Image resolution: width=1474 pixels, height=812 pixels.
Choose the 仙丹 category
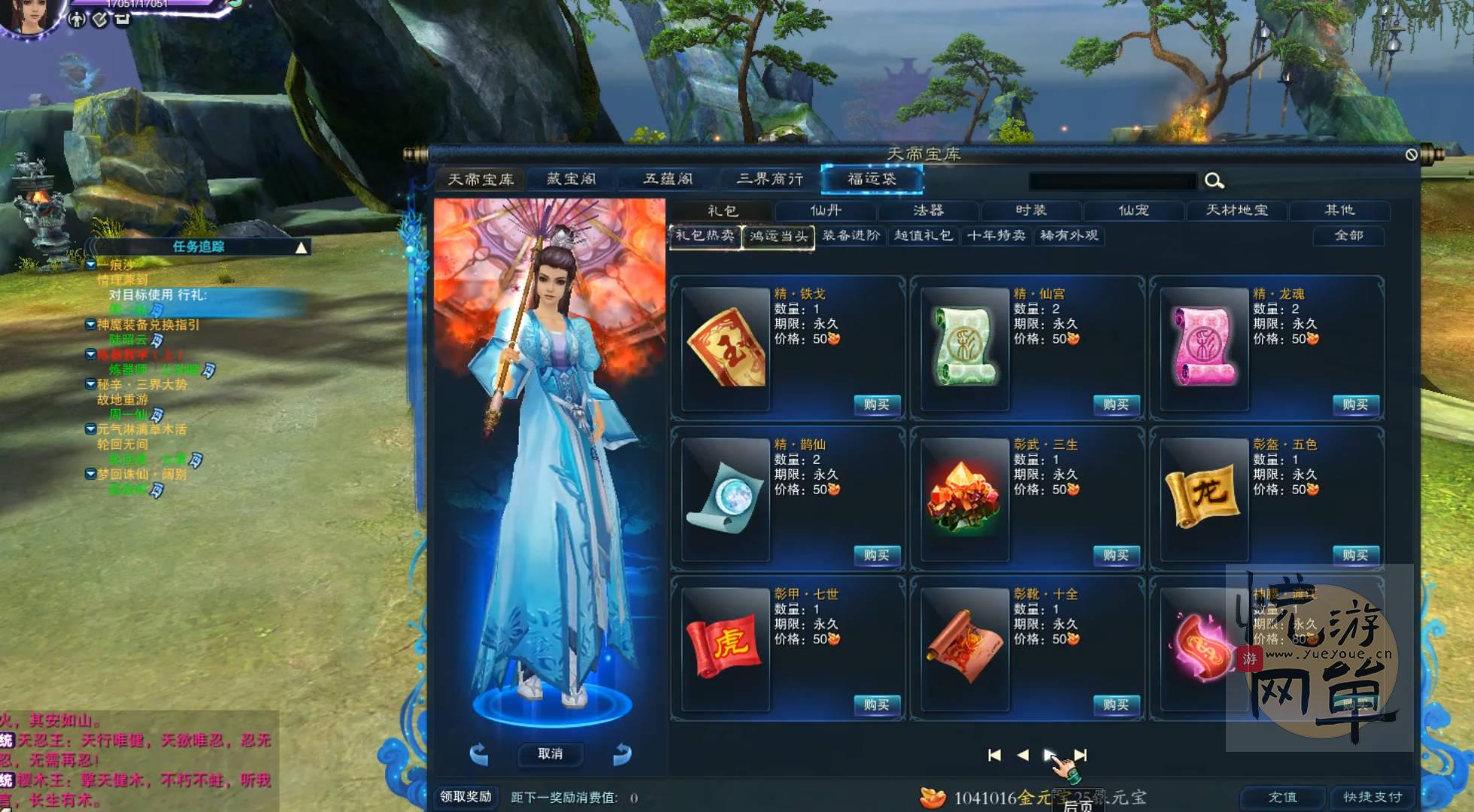(826, 211)
